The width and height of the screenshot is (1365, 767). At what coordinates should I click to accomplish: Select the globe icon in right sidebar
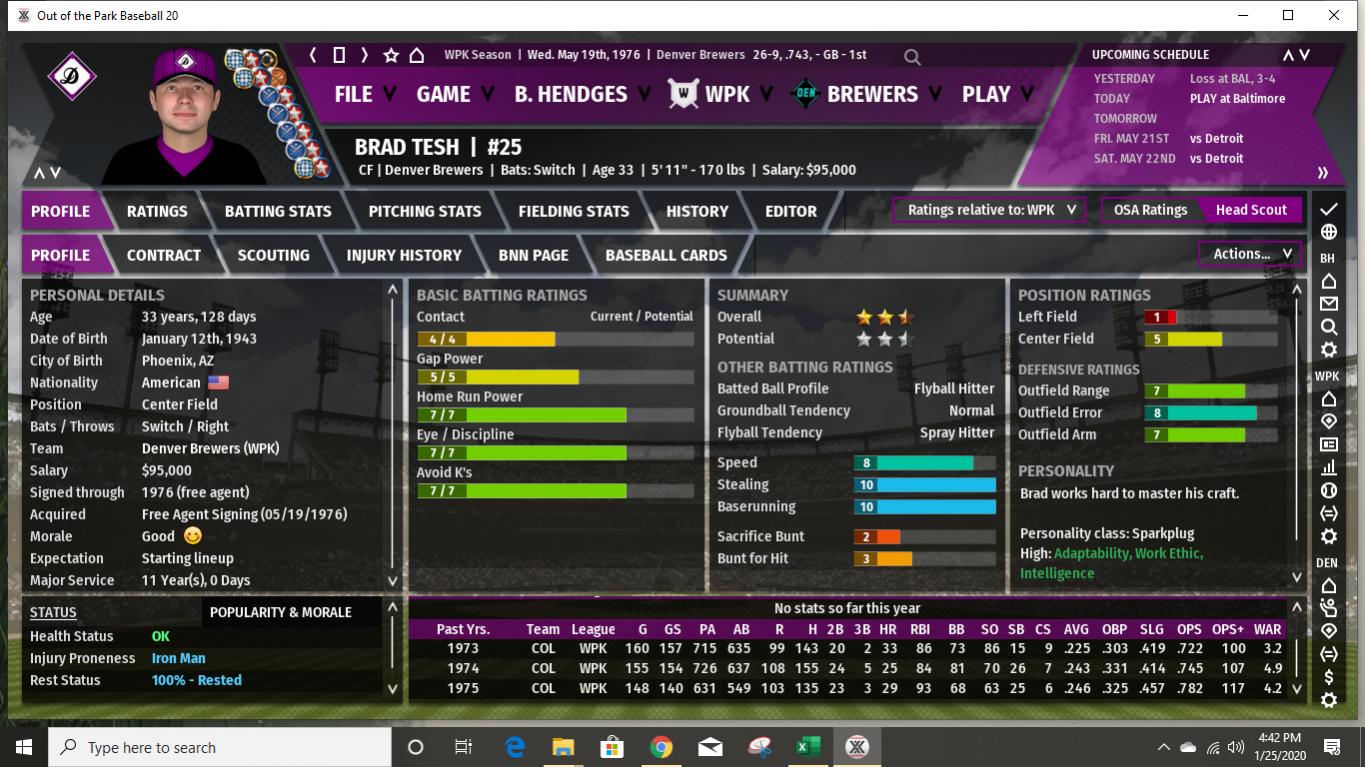(x=1327, y=232)
